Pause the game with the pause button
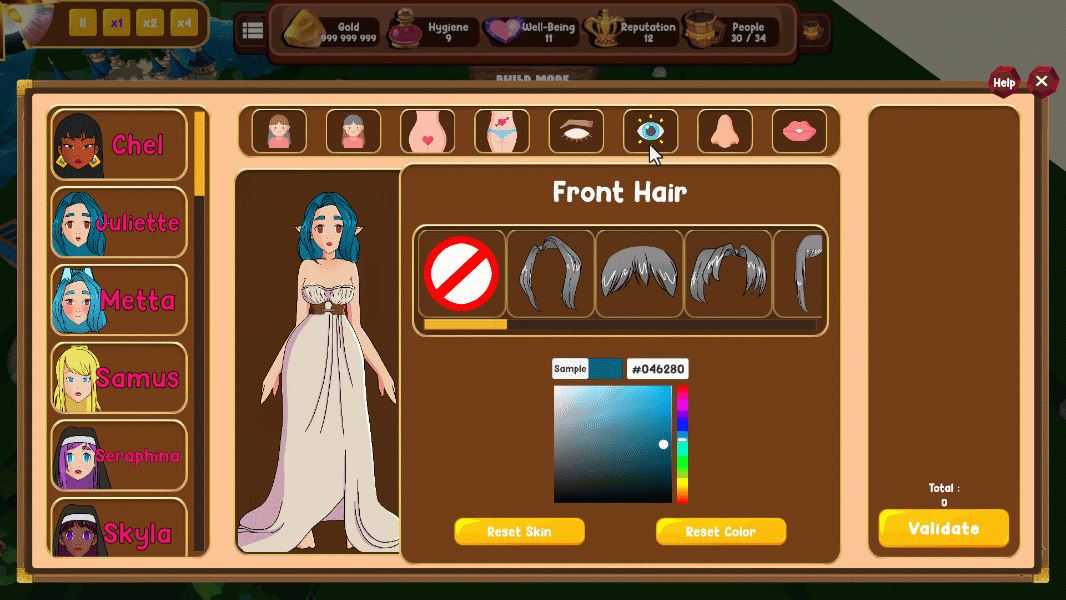 pos(83,23)
